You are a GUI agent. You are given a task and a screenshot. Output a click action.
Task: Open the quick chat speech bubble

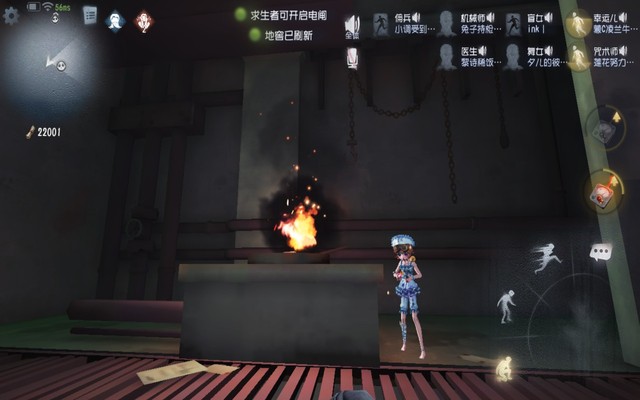tap(600, 252)
